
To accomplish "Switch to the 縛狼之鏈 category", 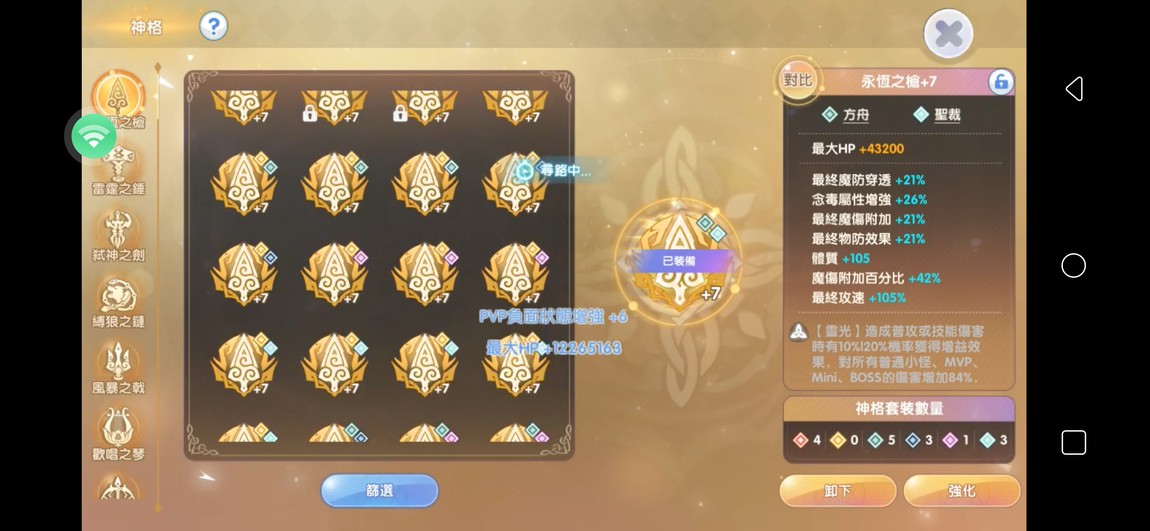I will click(118, 300).
